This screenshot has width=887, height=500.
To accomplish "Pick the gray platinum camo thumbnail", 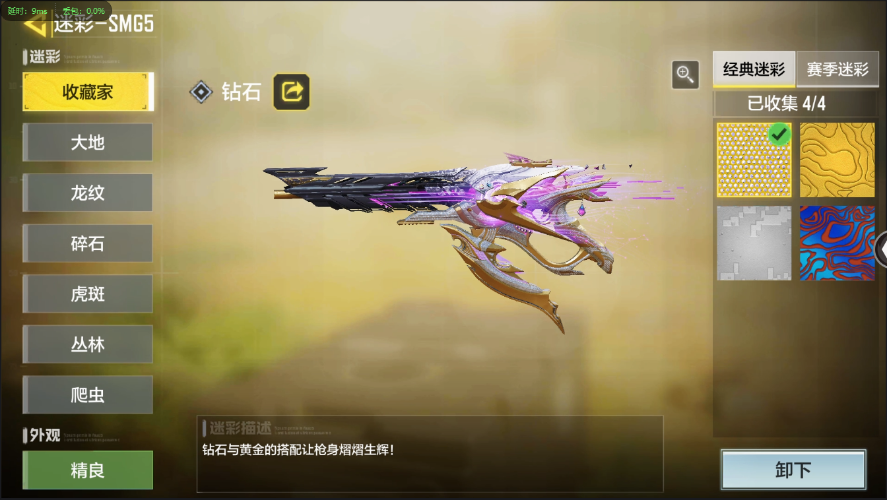I will point(754,243).
